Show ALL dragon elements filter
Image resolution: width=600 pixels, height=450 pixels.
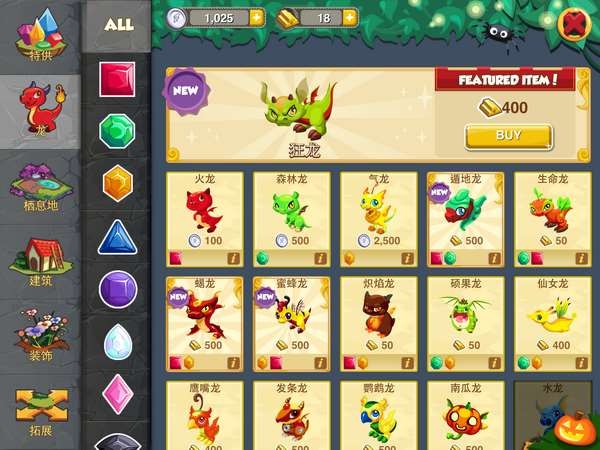coord(118,24)
